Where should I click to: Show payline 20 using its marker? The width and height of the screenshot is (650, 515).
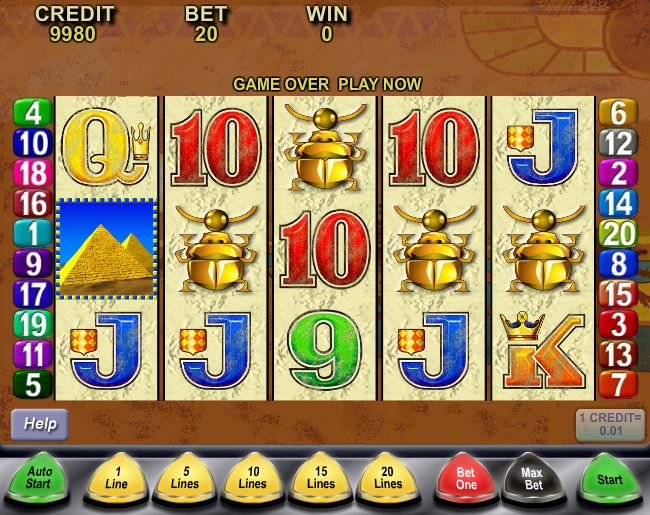tap(618, 234)
